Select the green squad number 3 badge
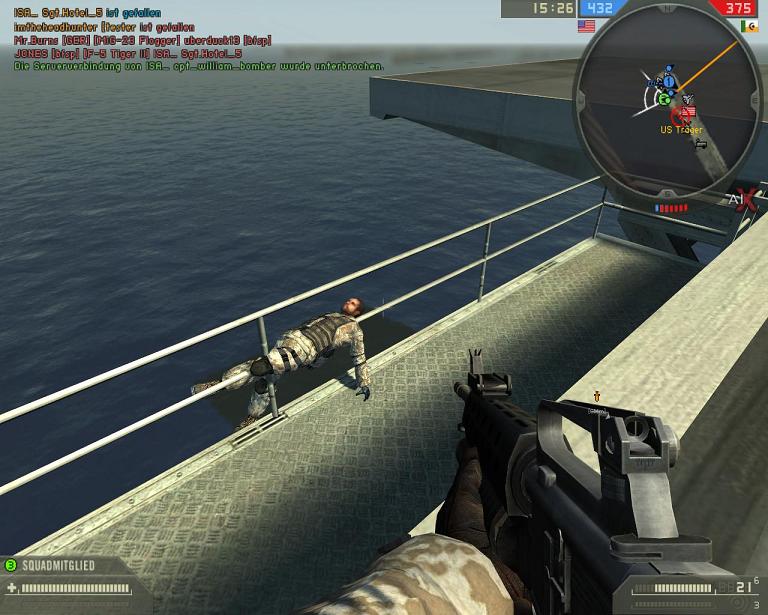Screen dimensions: 768x615 (x=10, y=565)
